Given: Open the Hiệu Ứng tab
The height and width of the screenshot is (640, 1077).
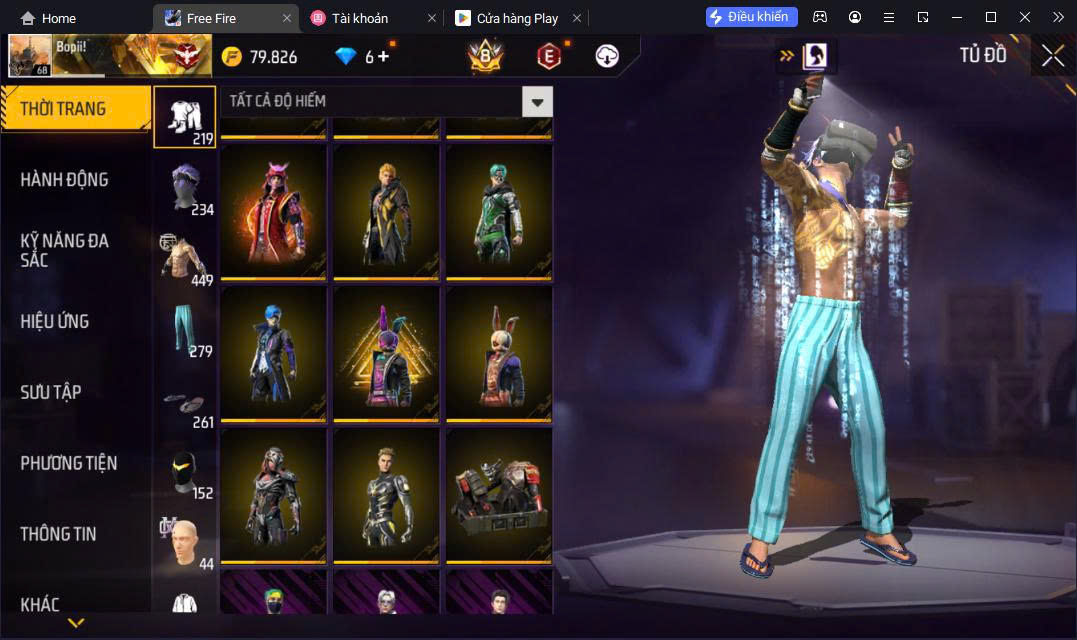Looking at the screenshot, I should point(55,321).
